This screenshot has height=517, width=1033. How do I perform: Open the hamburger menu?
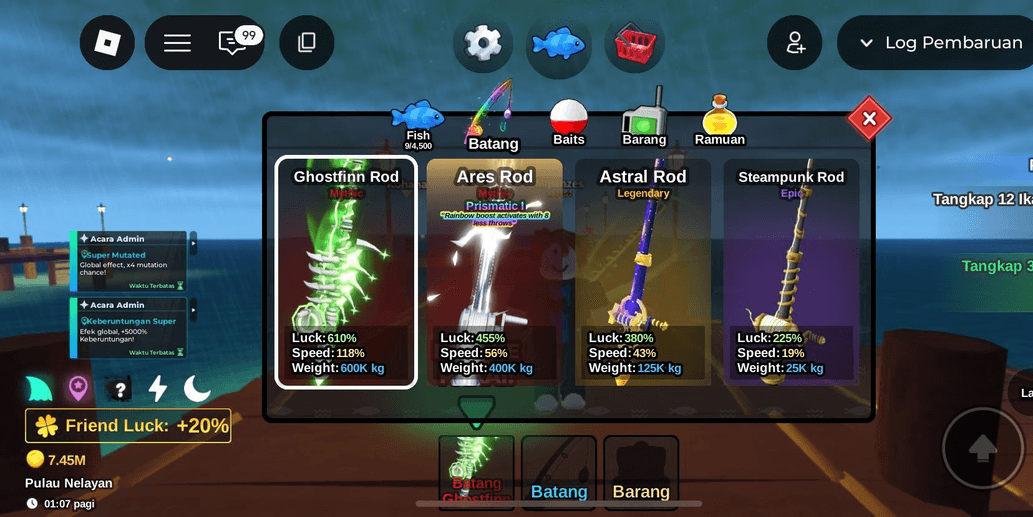177,43
